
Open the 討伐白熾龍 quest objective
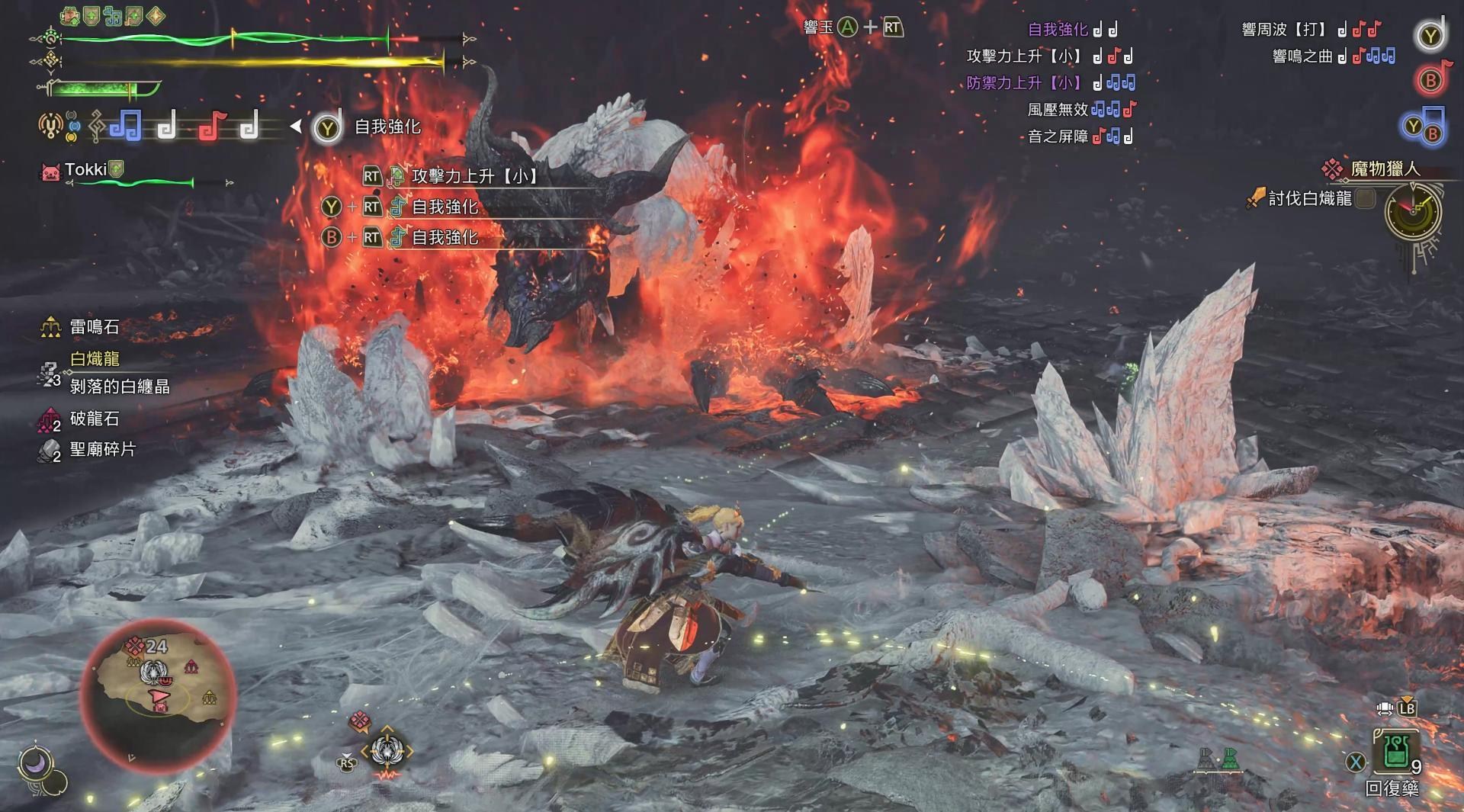coord(1309,199)
